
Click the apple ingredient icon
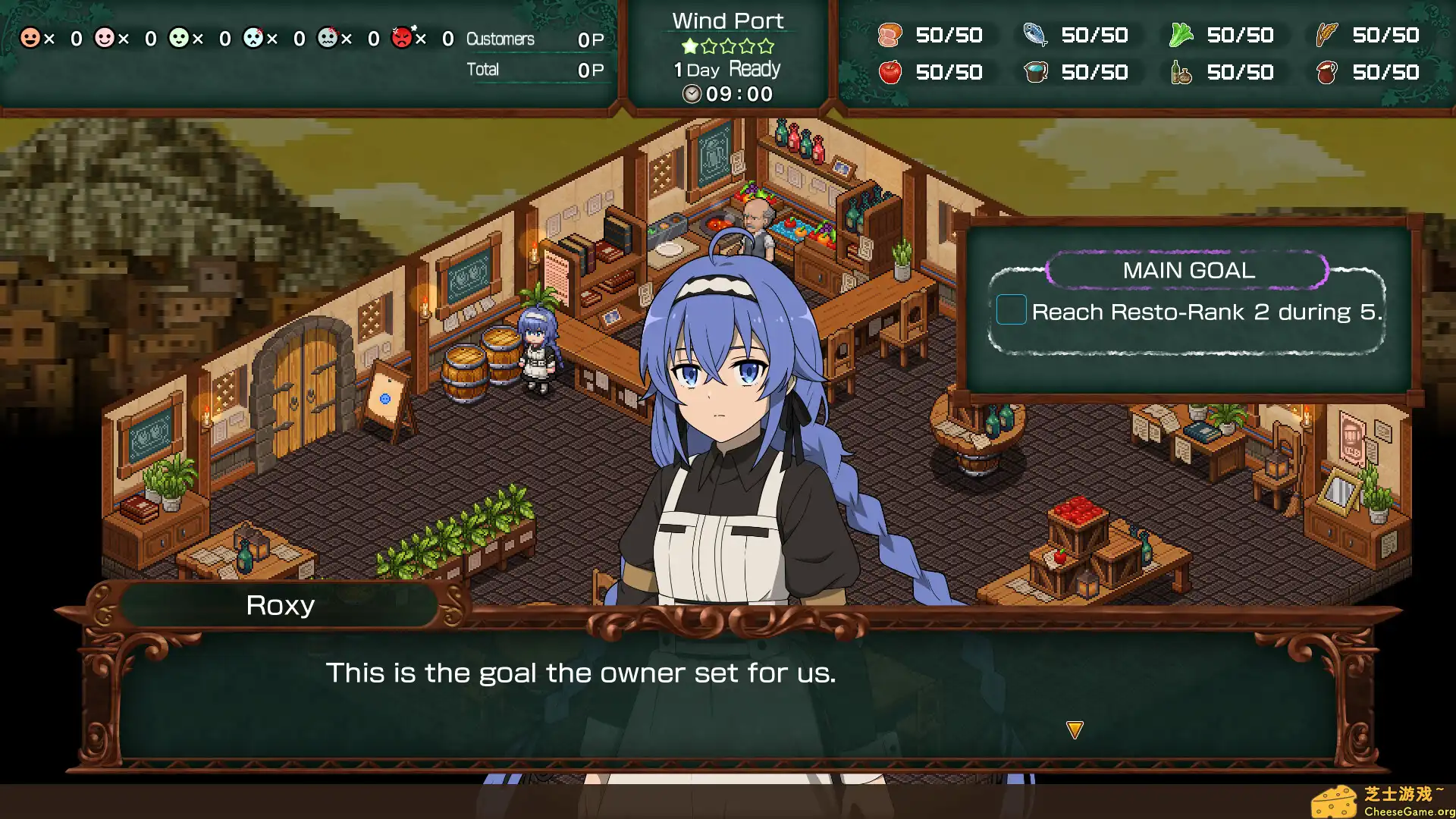coord(892,73)
